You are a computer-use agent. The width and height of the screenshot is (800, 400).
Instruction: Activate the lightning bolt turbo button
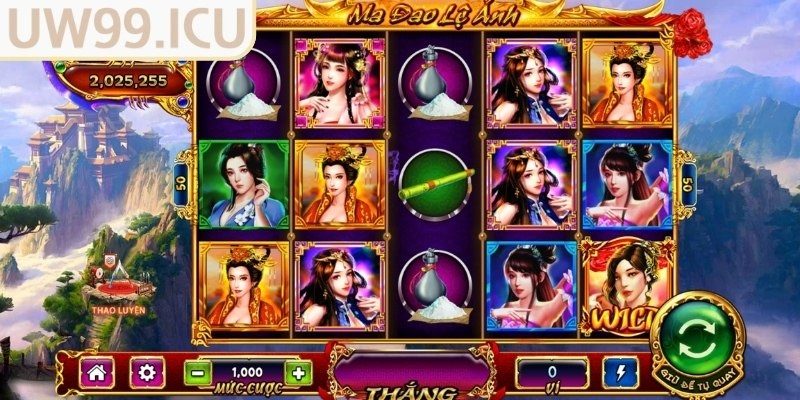(x=620, y=374)
